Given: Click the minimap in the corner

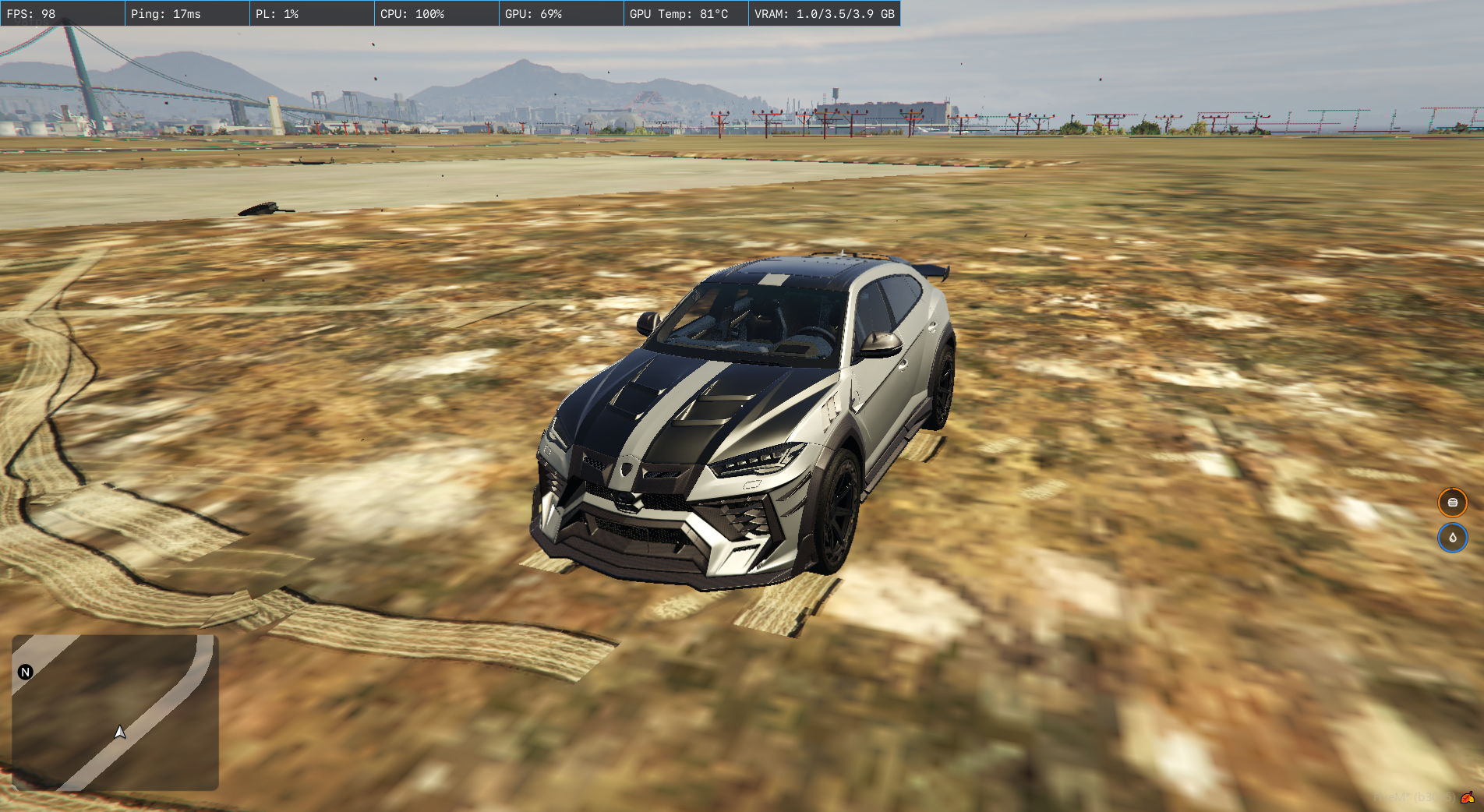Looking at the screenshot, I should pyautogui.click(x=115, y=712).
